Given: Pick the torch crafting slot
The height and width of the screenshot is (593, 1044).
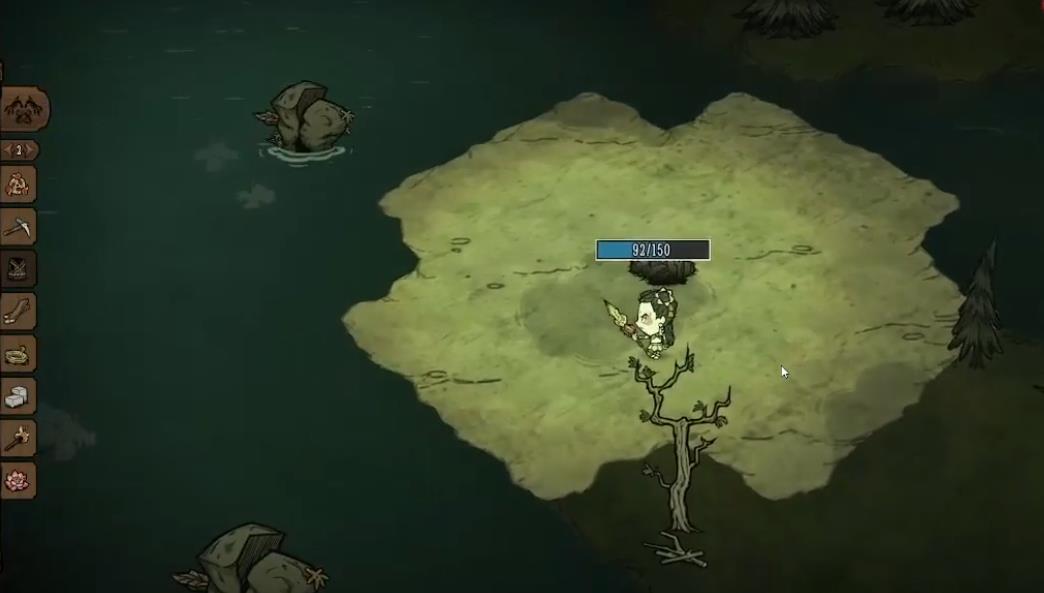Looking at the screenshot, I should (18, 438).
